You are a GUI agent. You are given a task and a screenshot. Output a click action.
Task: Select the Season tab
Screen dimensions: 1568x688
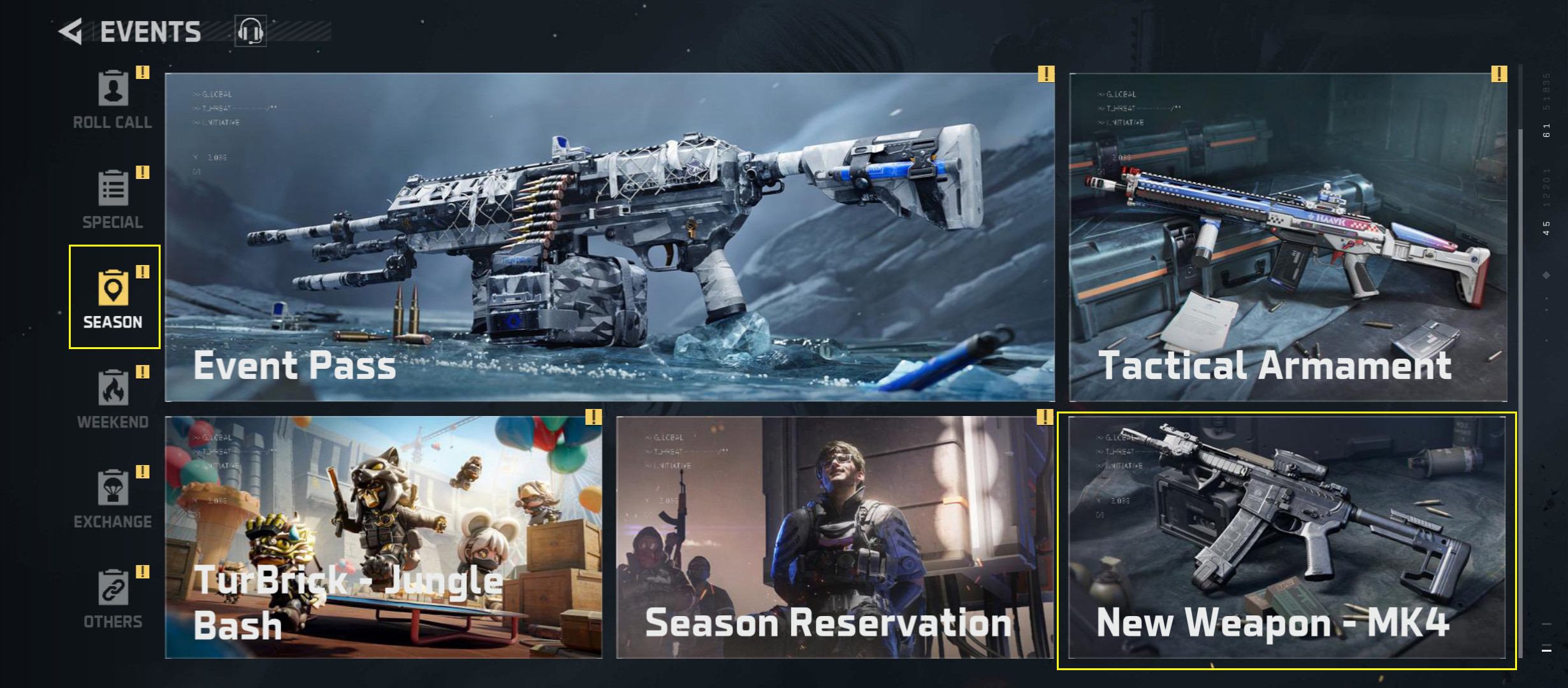click(113, 298)
